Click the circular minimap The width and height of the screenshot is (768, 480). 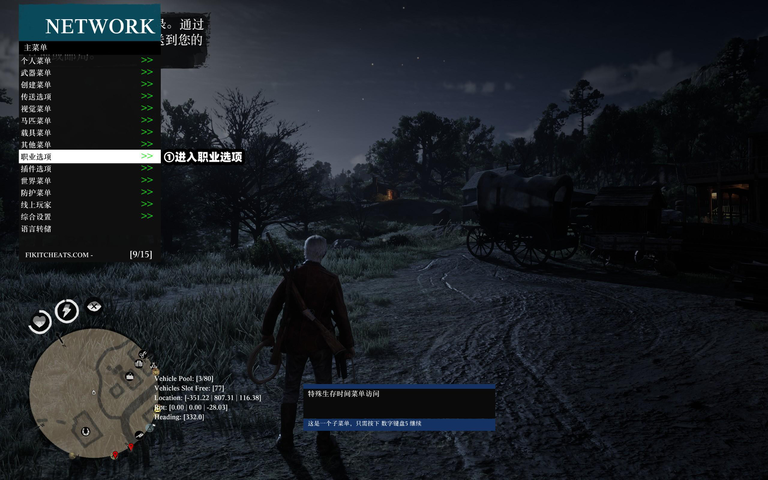(90, 392)
